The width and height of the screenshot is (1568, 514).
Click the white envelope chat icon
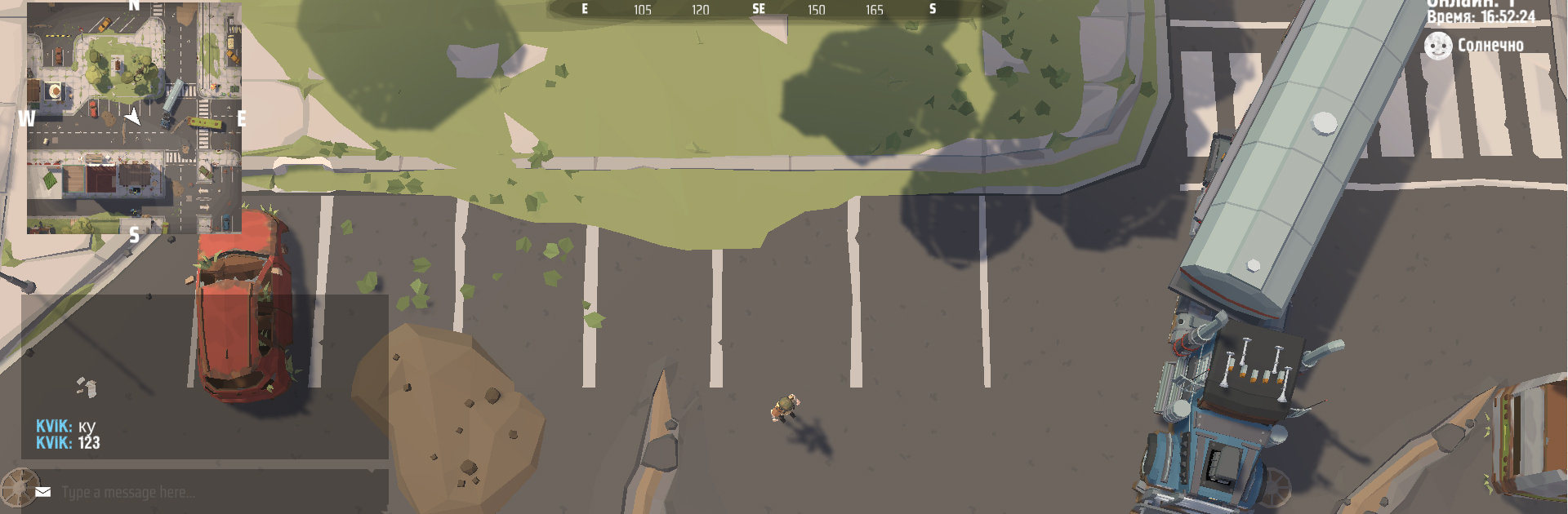(43, 492)
